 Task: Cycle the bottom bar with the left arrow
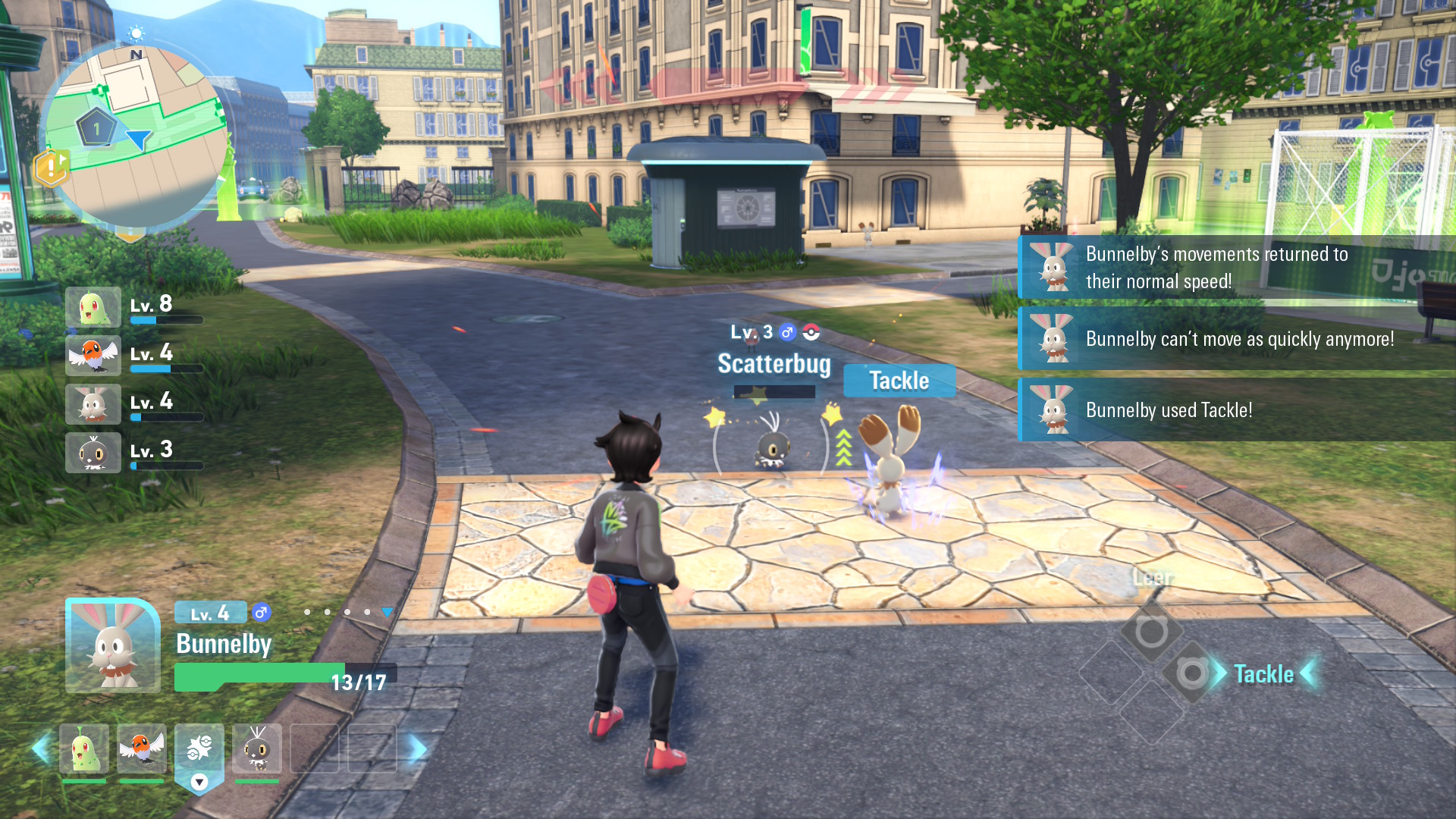tap(41, 749)
